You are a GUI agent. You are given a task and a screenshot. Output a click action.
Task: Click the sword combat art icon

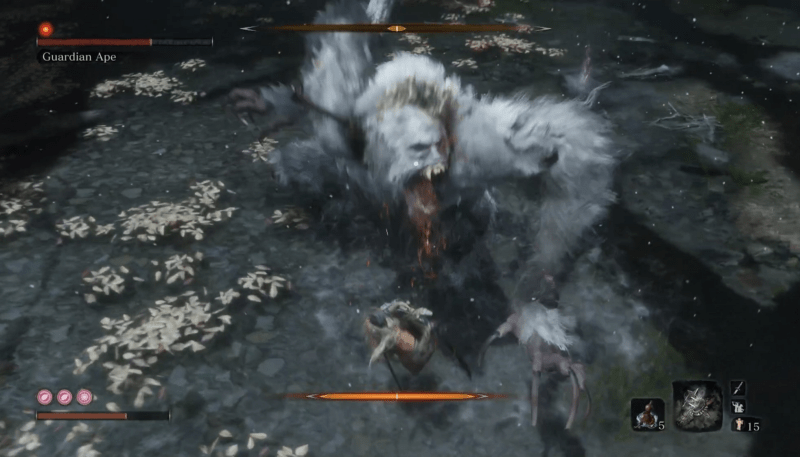(x=738, y=387)
